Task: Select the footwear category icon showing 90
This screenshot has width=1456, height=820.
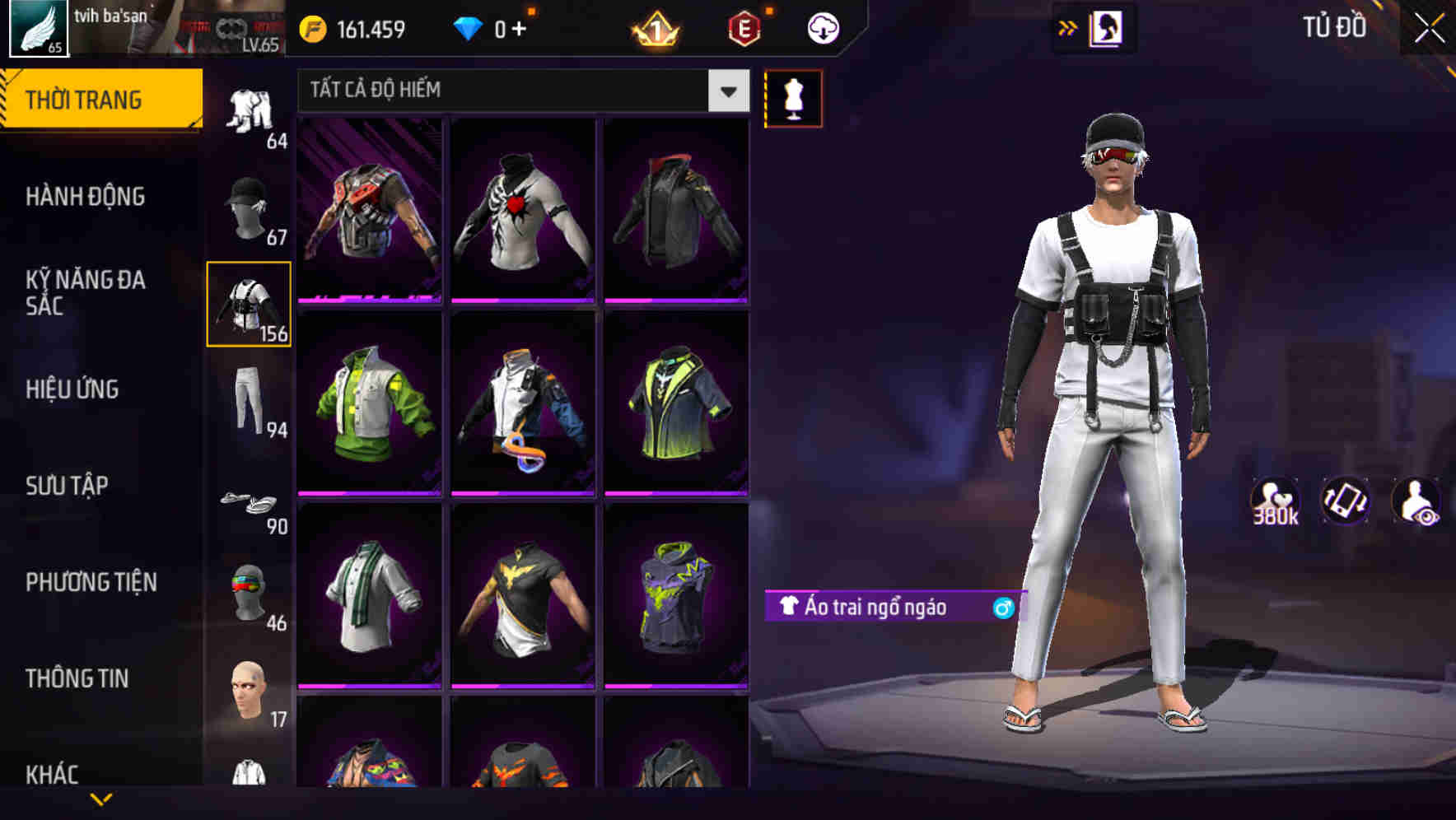Action: tap(250, 505)
